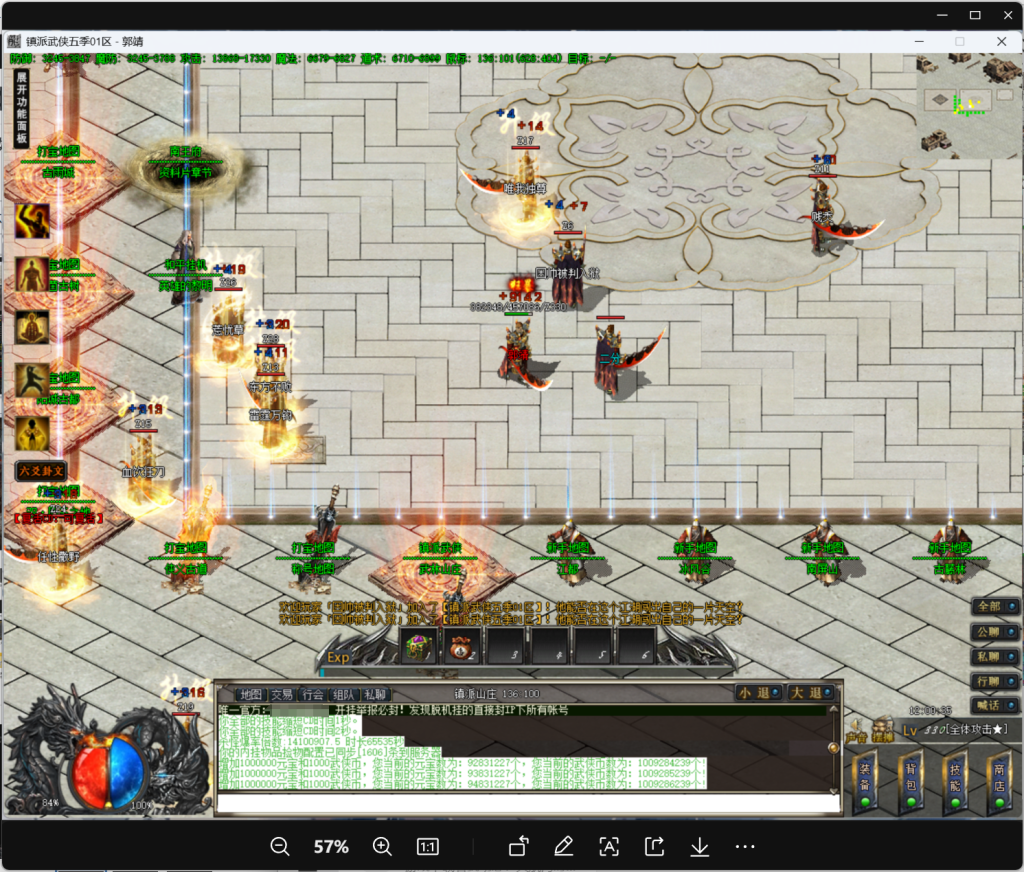This screenshot has width=1024, height=872.
Task: Toggle the 行聊 guild chat channel
Action: [995, 681]
